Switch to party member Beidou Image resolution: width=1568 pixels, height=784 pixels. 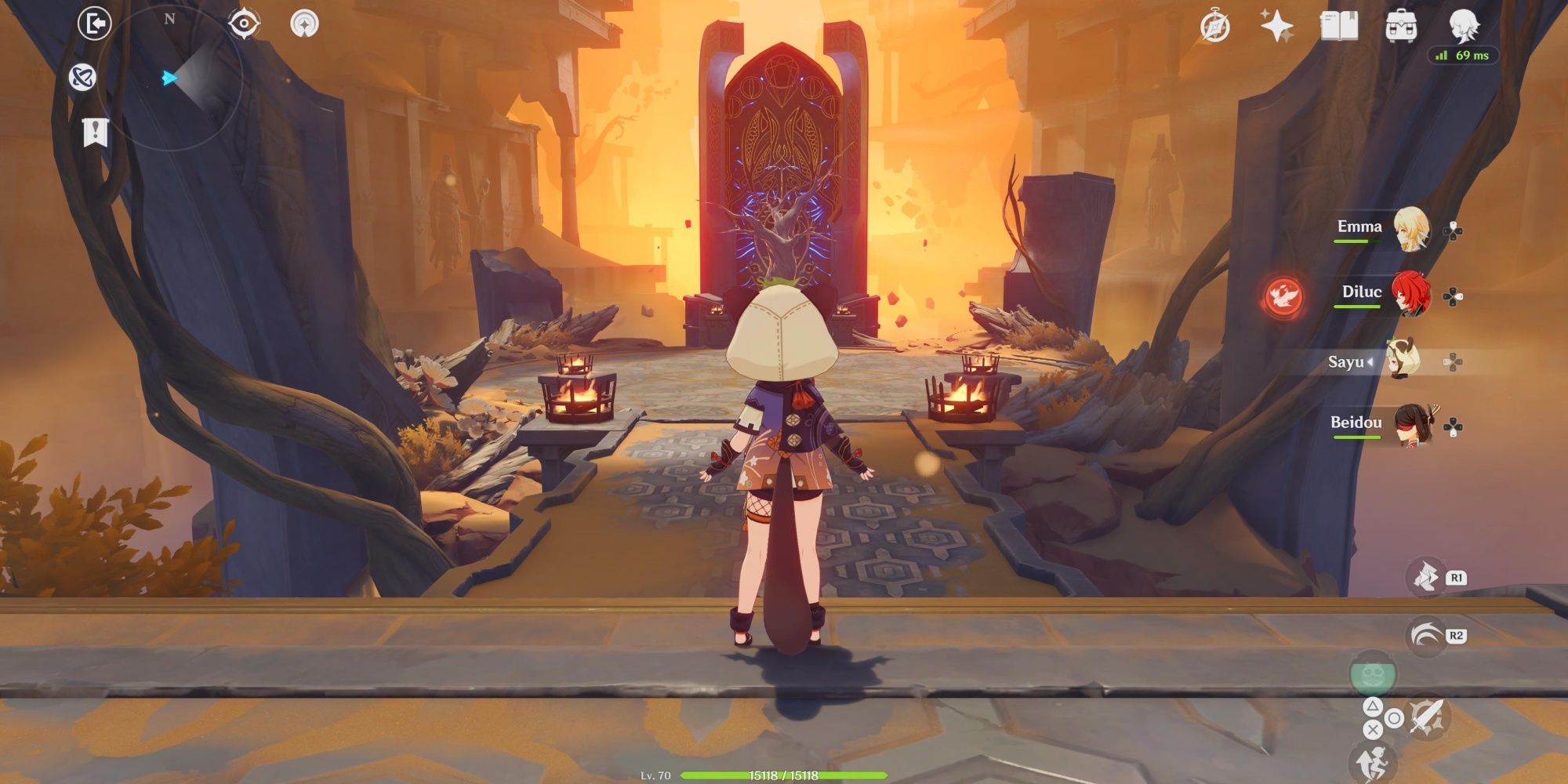(1409, 426)
